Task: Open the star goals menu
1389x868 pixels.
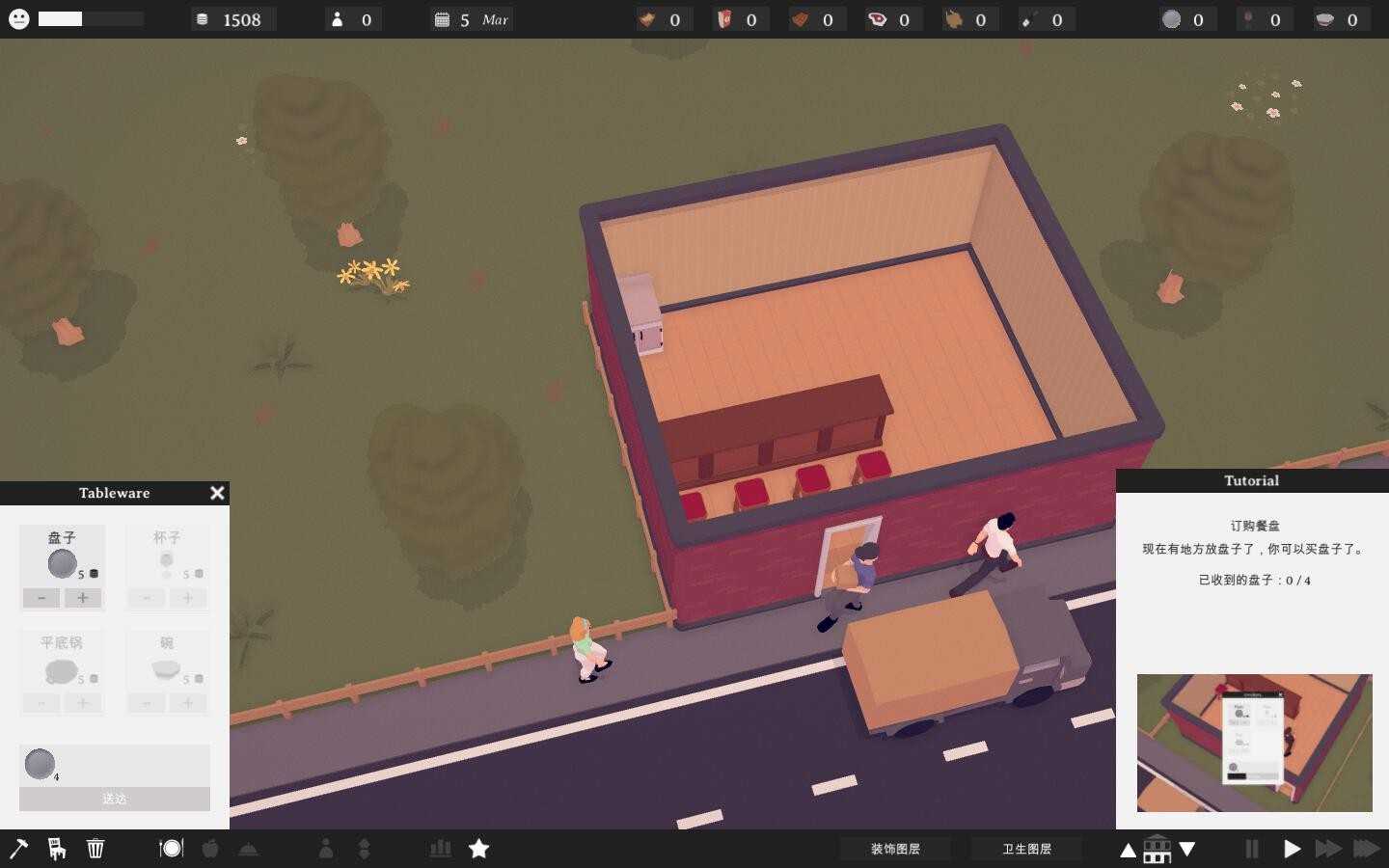Action: point(478,849)
